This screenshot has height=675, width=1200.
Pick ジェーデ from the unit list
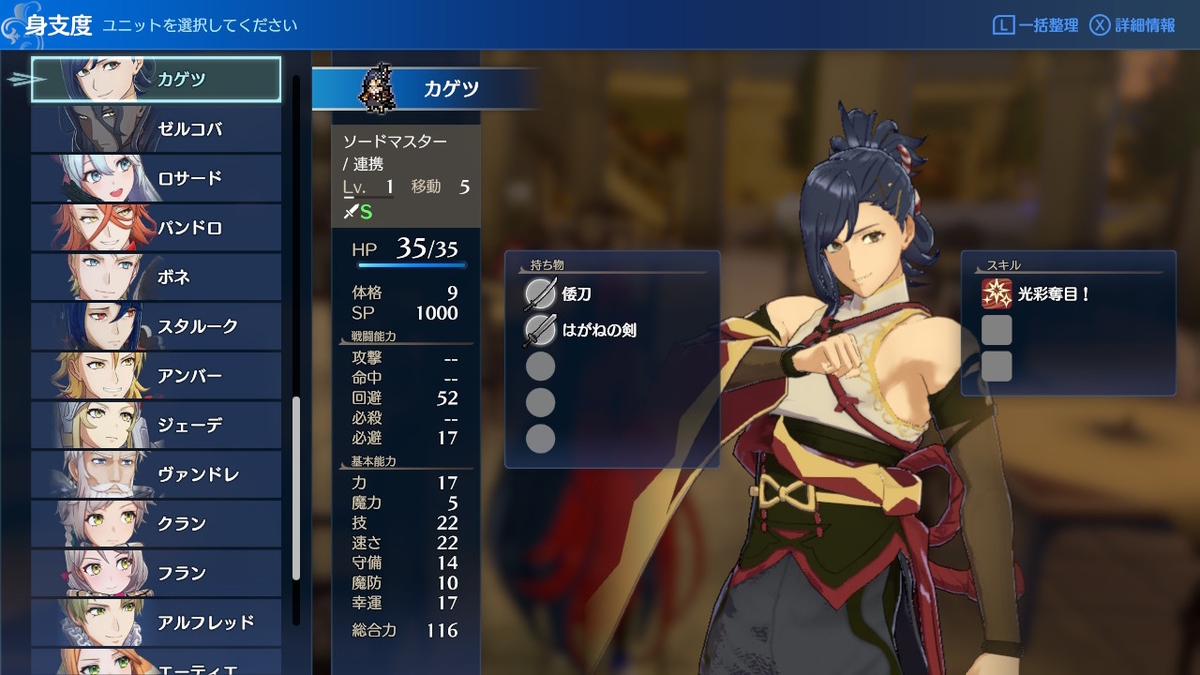click(x=156, y=425)
